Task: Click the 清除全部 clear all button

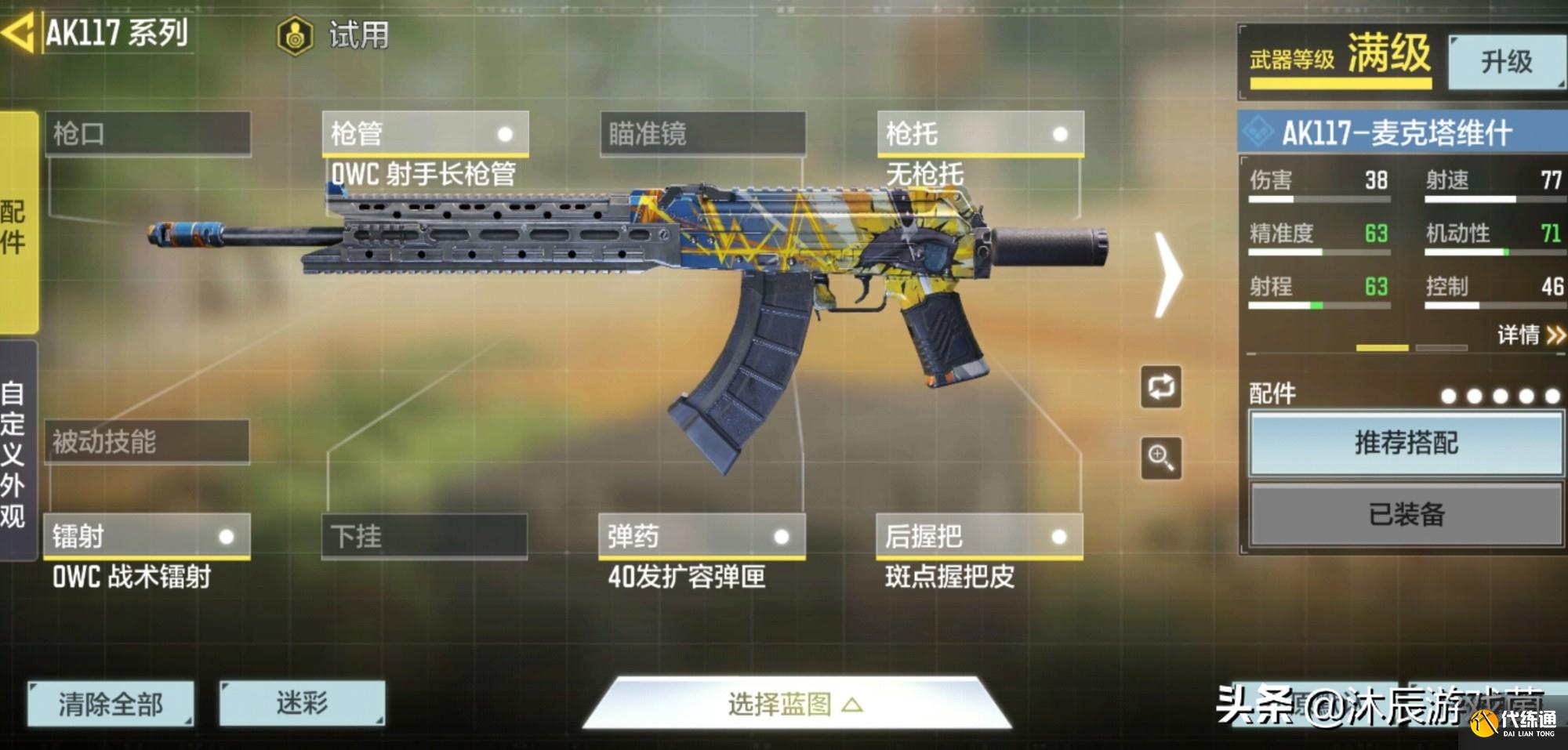Action: 110,705
